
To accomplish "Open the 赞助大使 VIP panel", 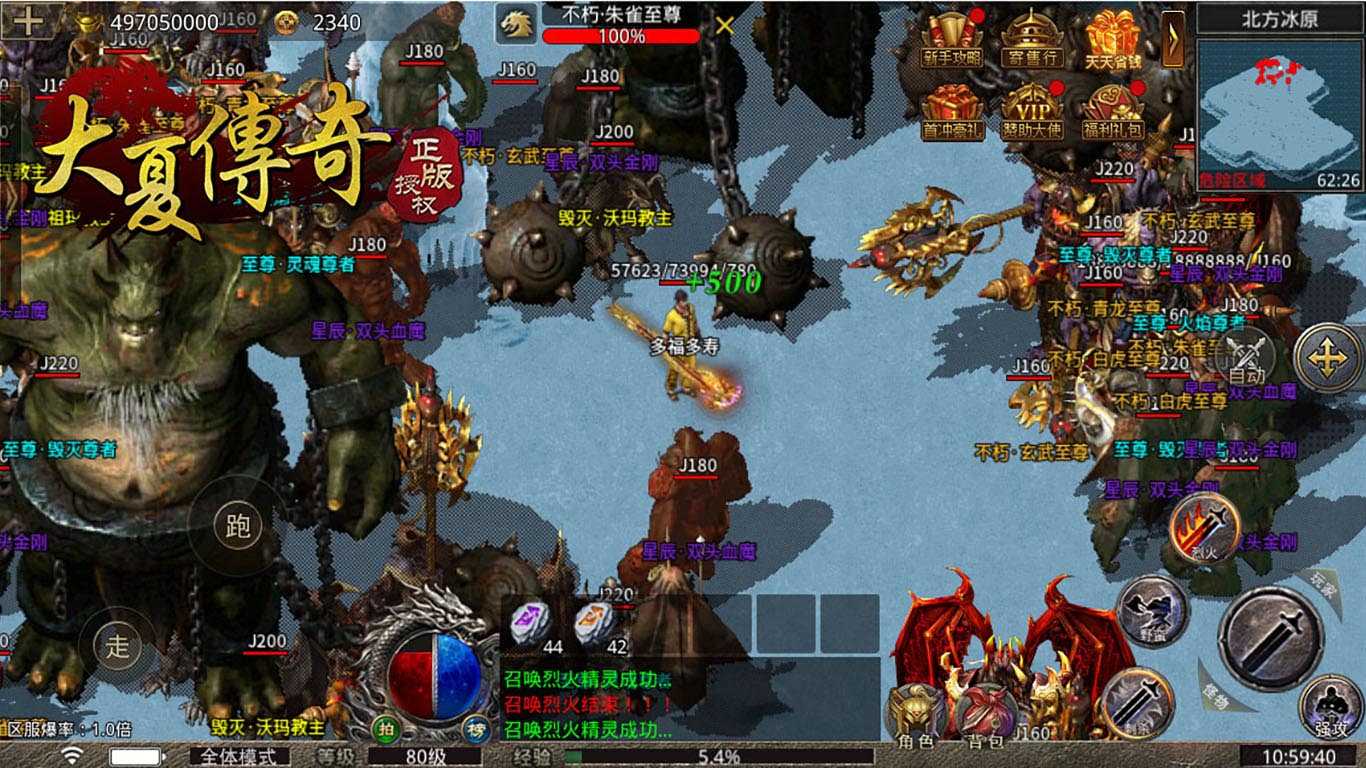I will point(1032,112).
